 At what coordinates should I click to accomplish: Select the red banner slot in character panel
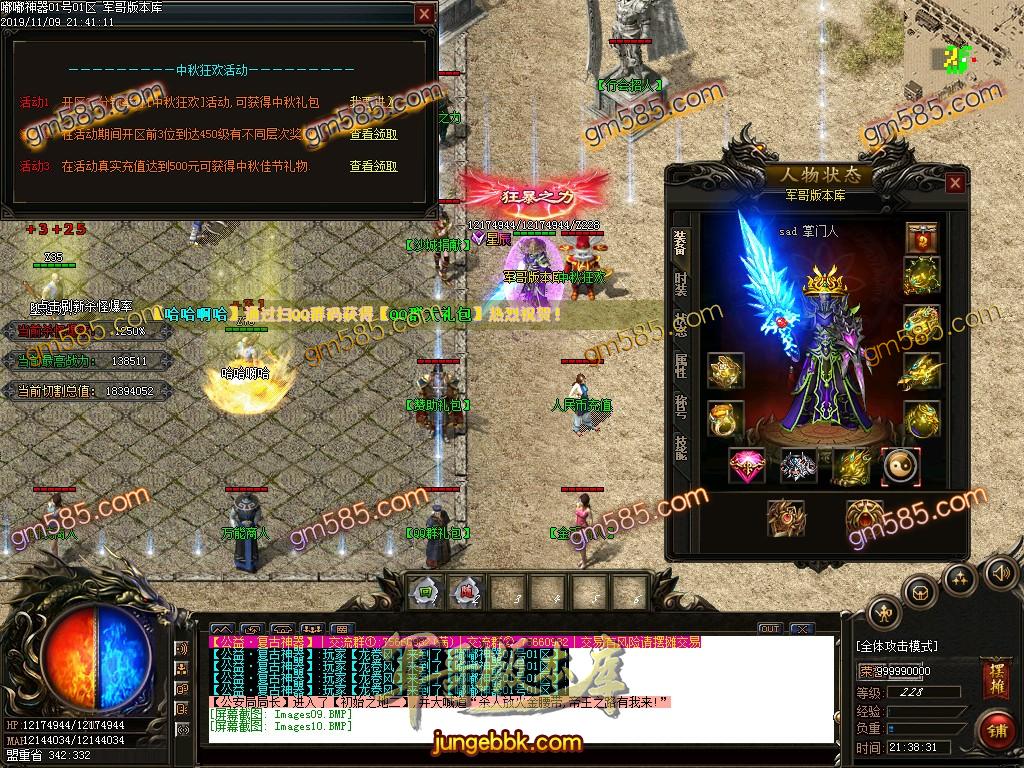[921, 239]
